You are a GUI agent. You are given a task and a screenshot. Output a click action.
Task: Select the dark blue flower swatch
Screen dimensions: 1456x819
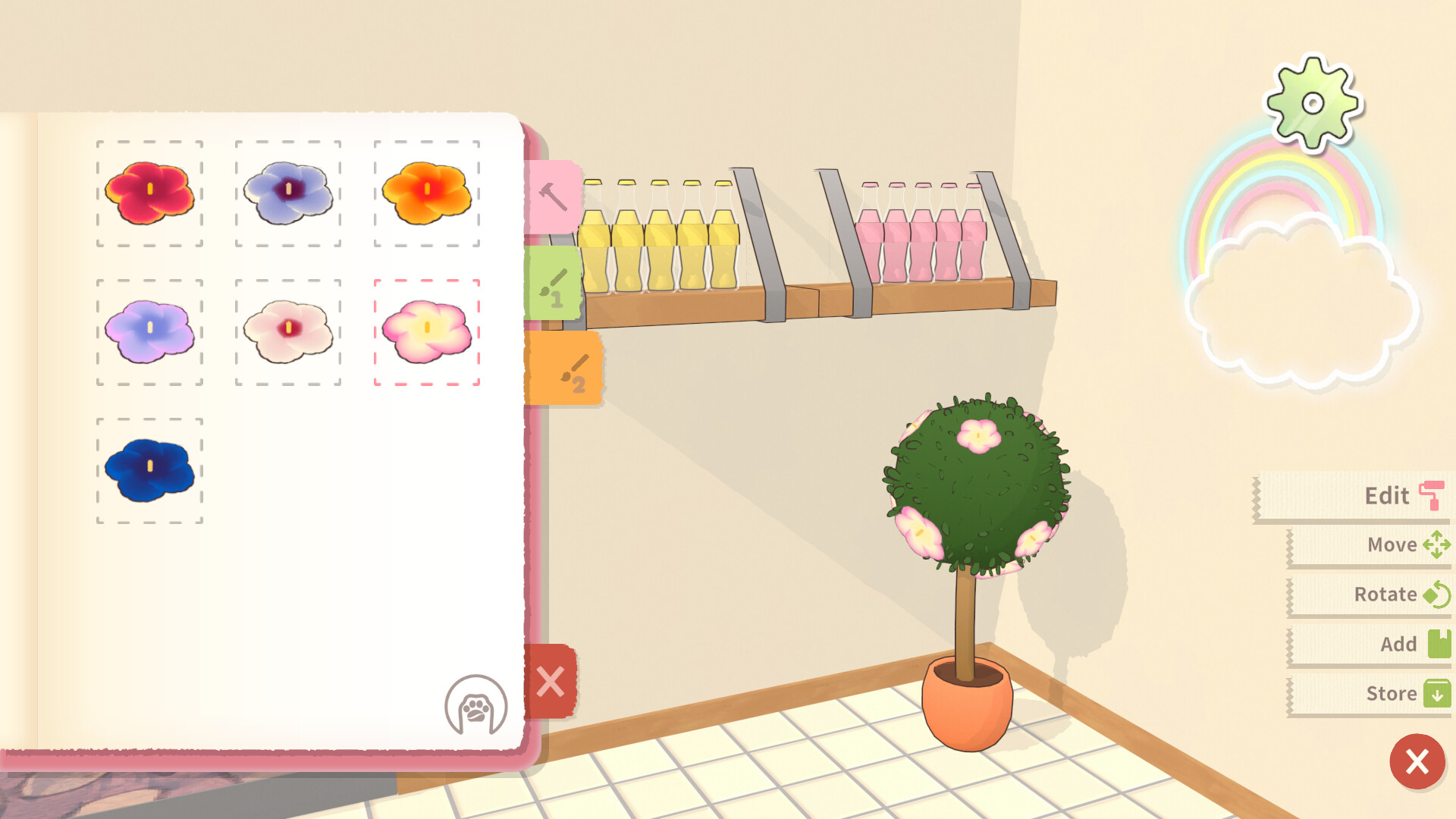point(149,469)
